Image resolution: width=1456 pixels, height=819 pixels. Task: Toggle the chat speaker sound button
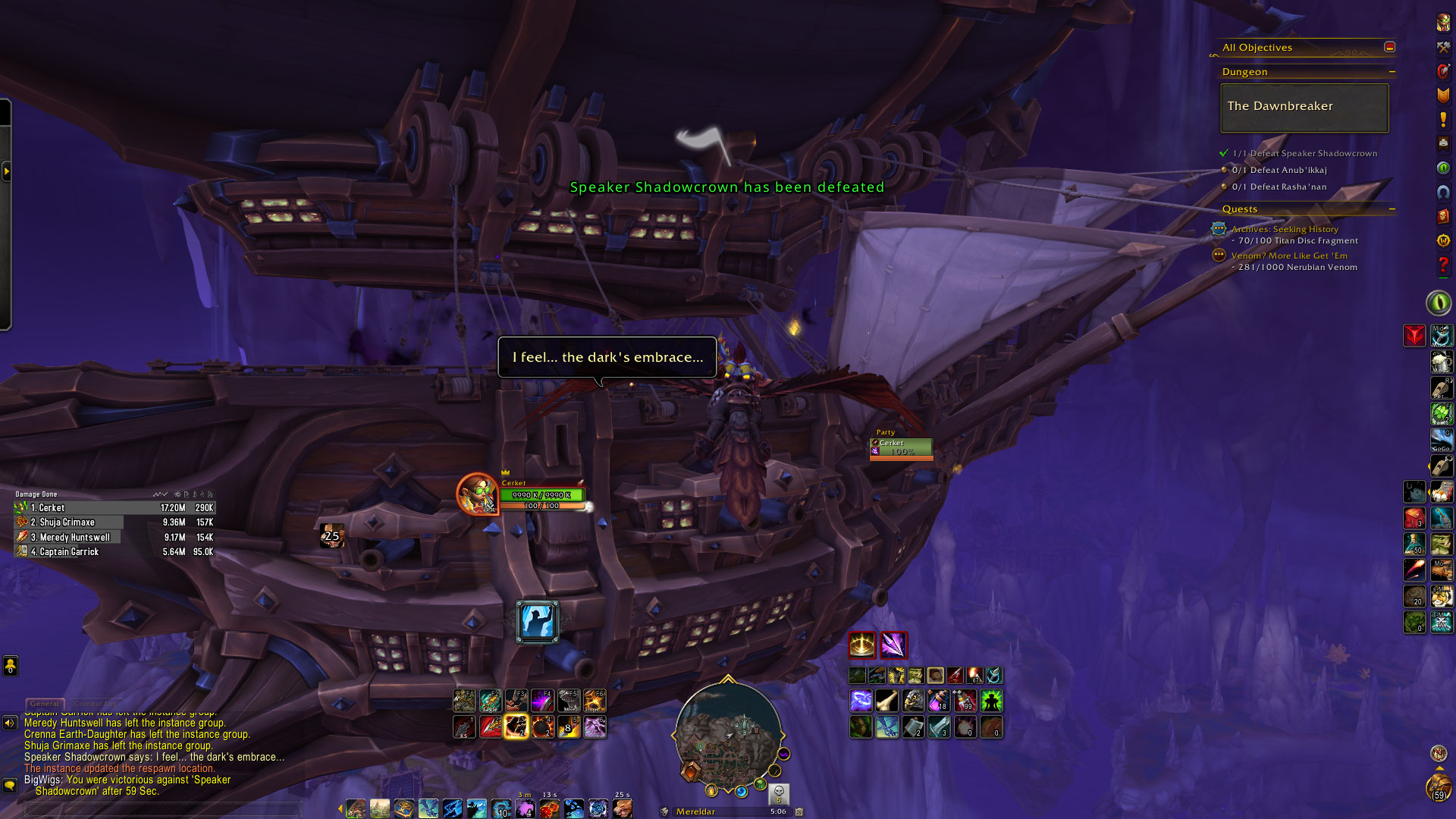[x=10, y=723]
